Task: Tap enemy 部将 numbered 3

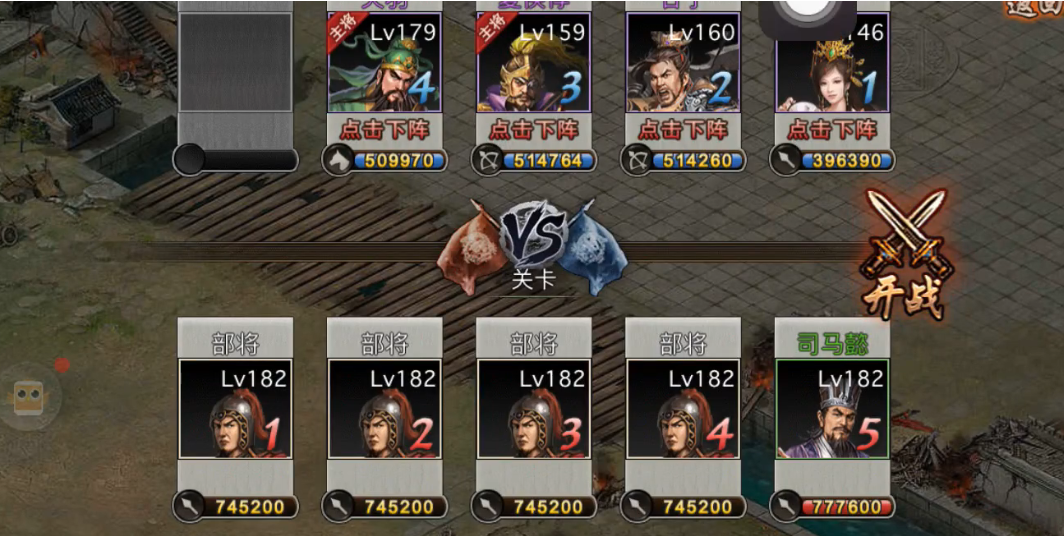Action: click(534, 409)
